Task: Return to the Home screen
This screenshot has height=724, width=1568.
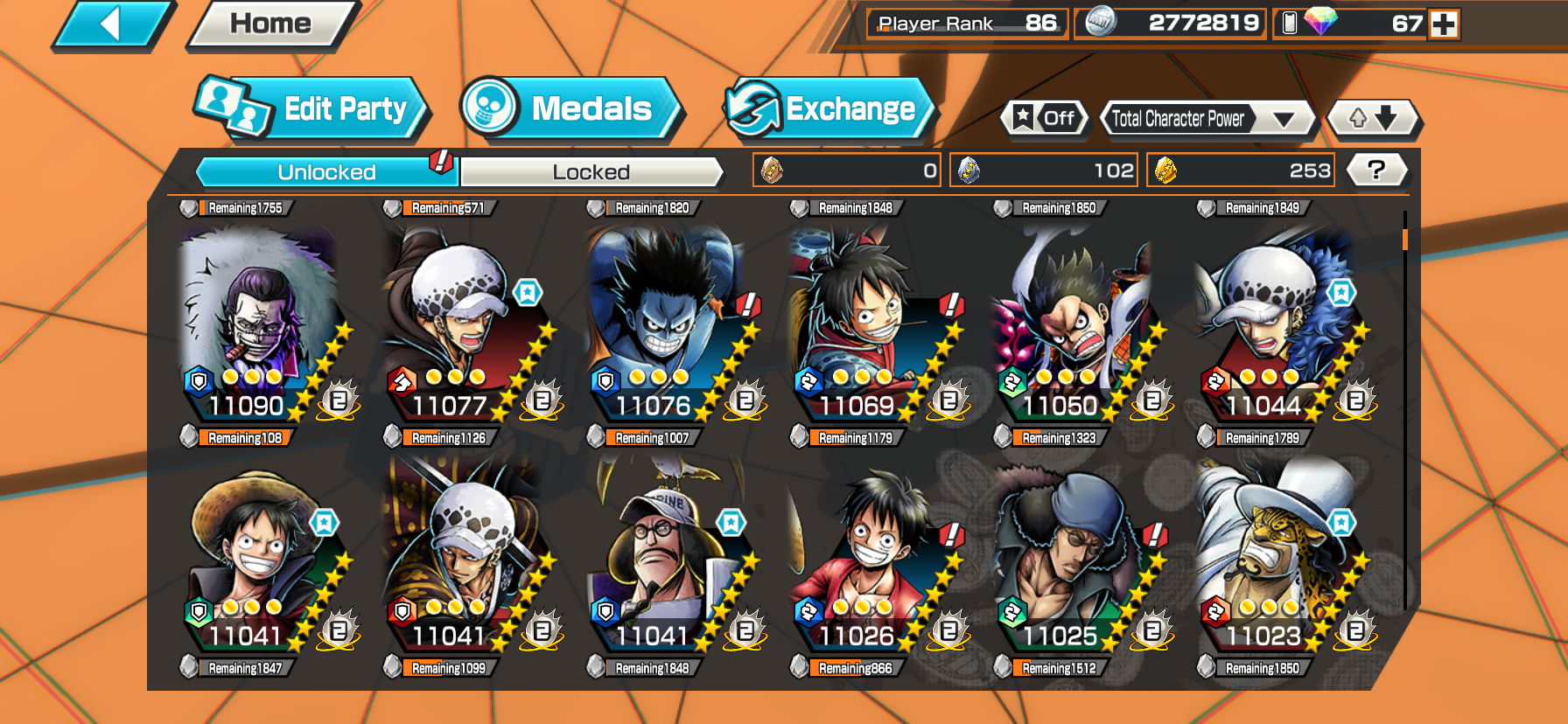Action: [270, 24]
